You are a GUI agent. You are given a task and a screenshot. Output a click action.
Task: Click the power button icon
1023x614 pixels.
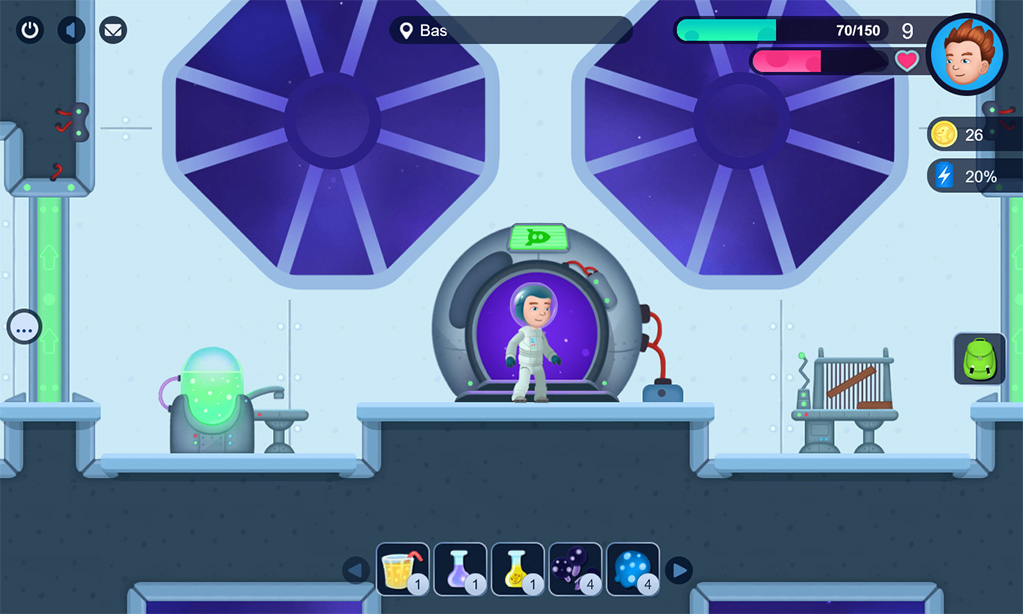coord(30,29)
